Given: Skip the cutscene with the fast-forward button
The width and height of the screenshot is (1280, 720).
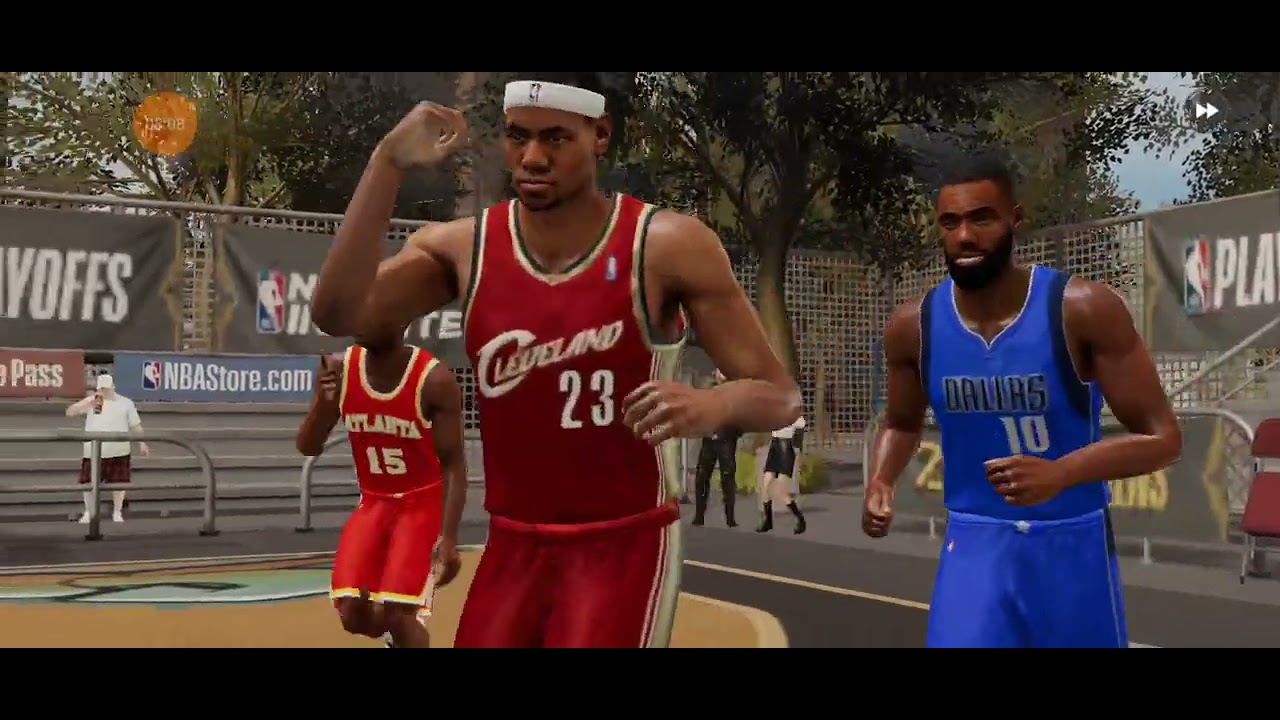Looking at the screenshot, I should 1207,111.
